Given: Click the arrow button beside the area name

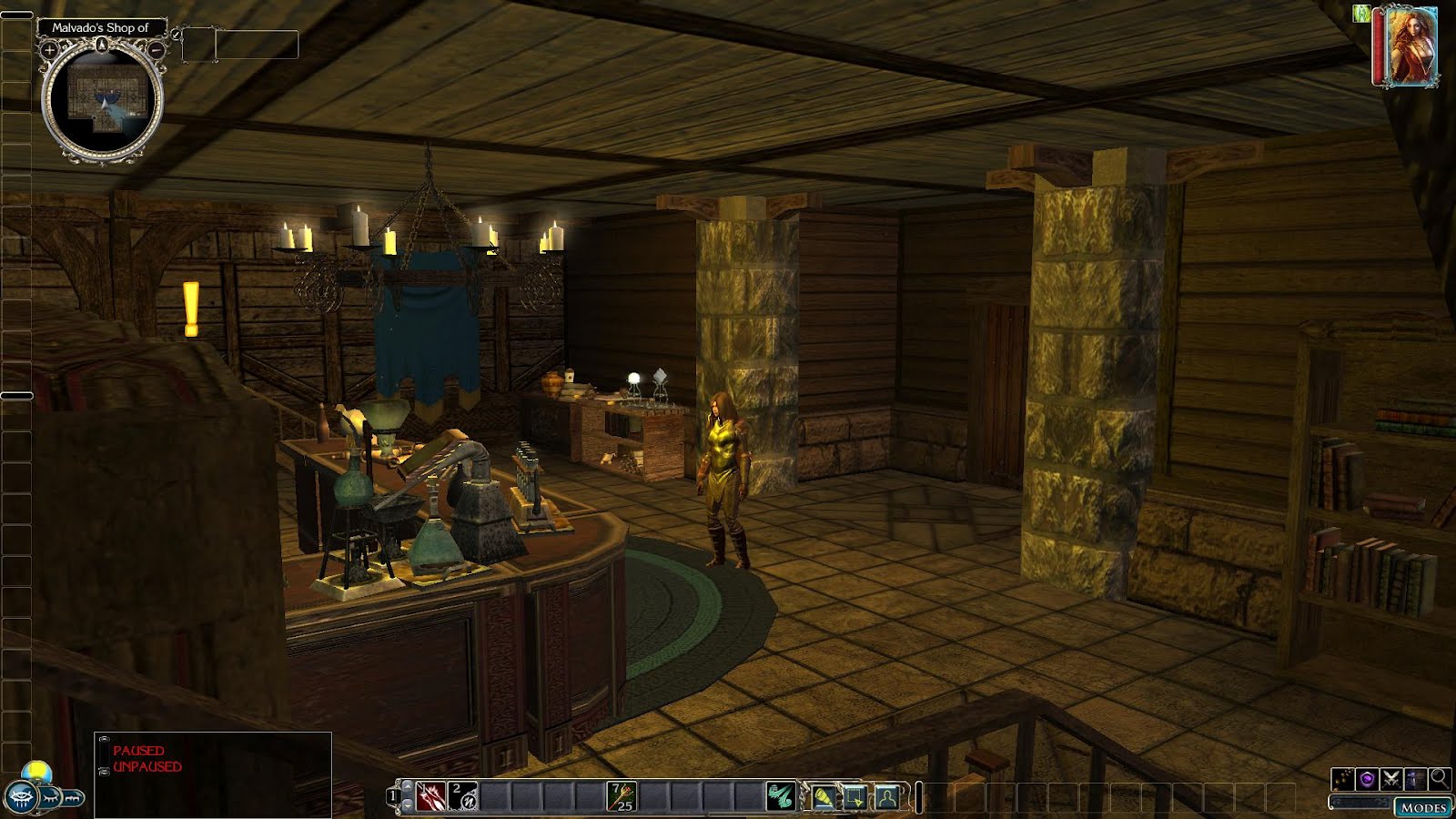Looking at the screenshot, I should [176, 34].
